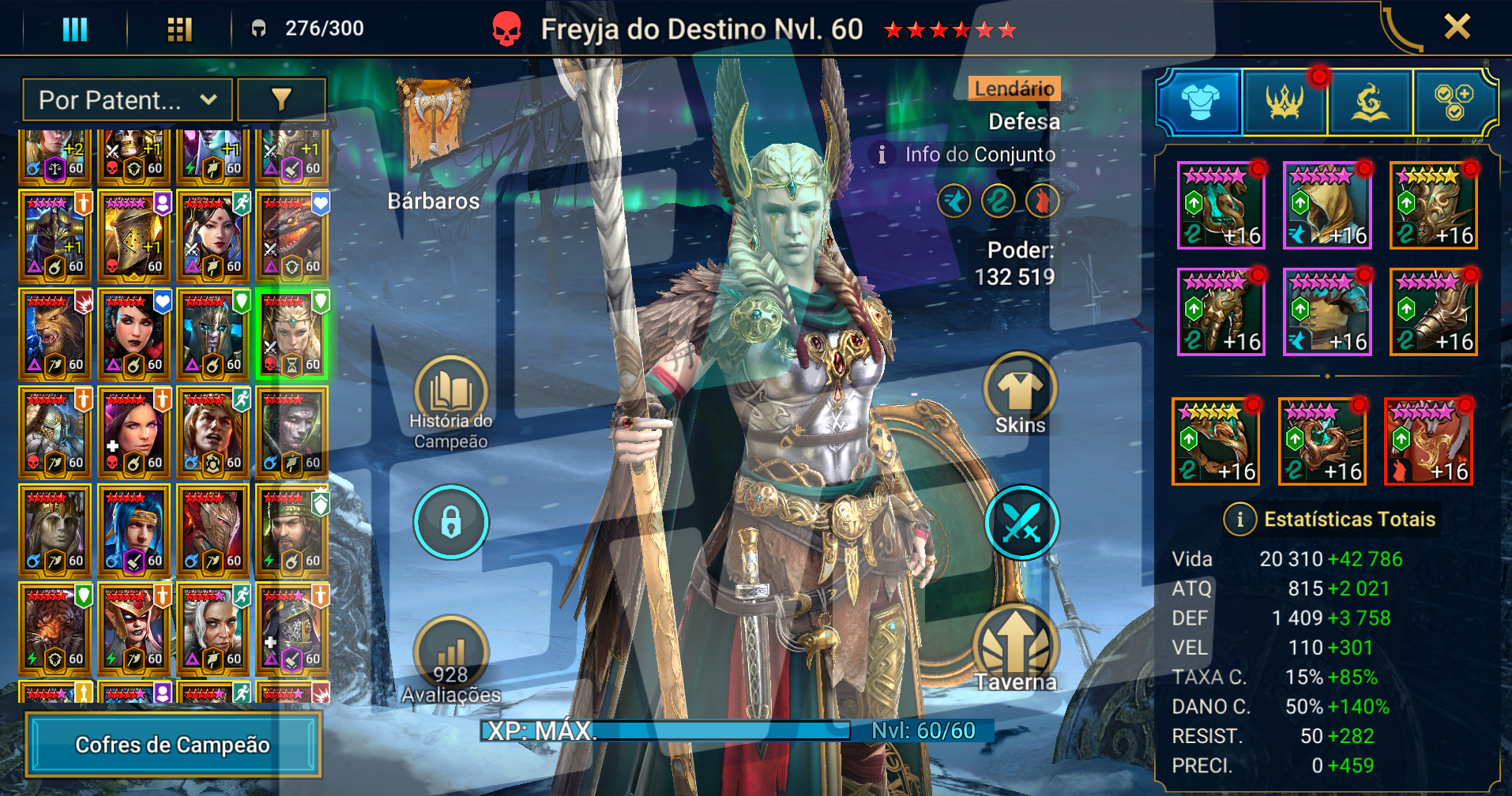Select the red-bordered banner artifact slot

point(1428,442)
